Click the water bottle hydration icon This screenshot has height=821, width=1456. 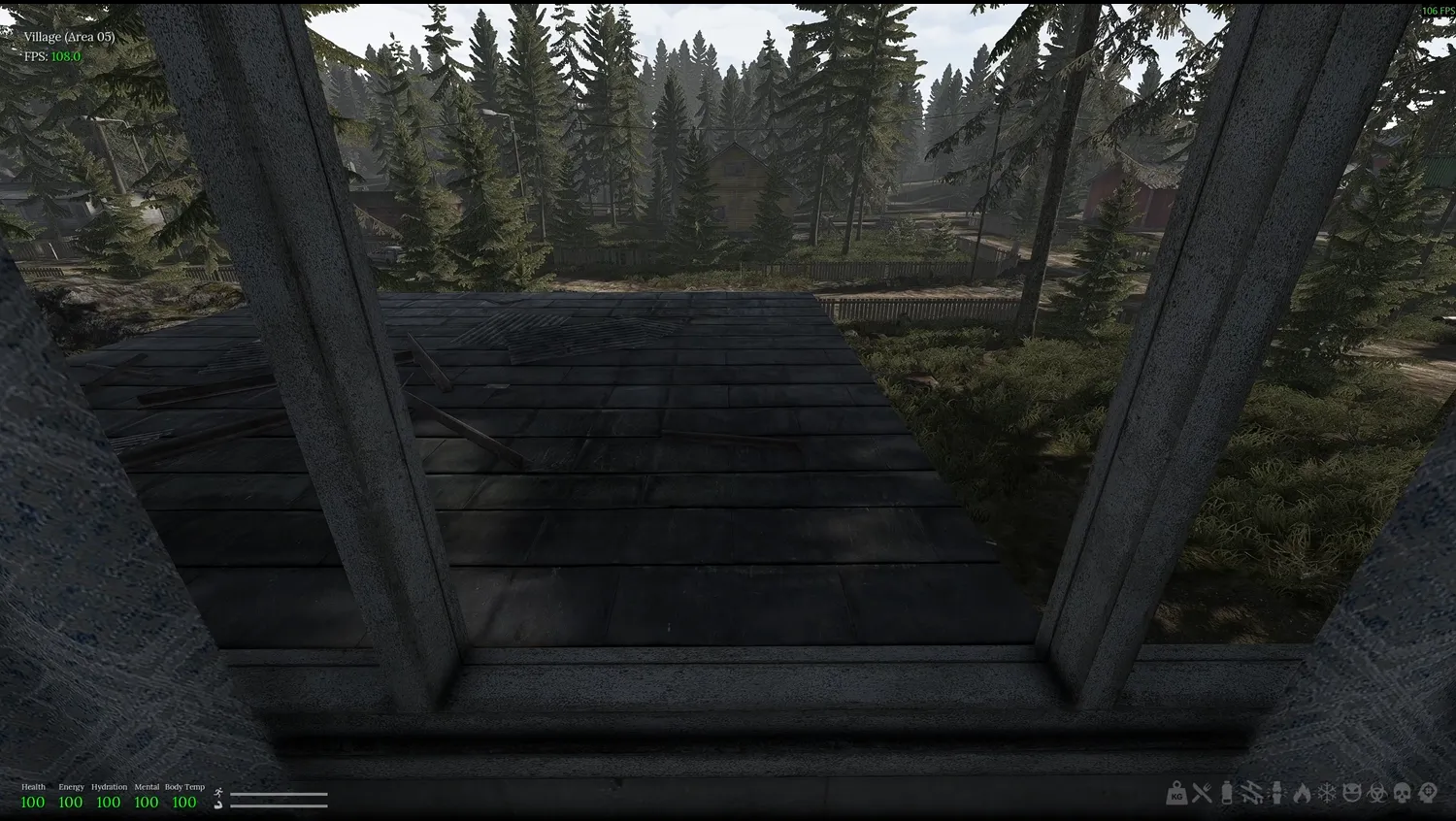pyautogui.click(x=1226, y=794)
